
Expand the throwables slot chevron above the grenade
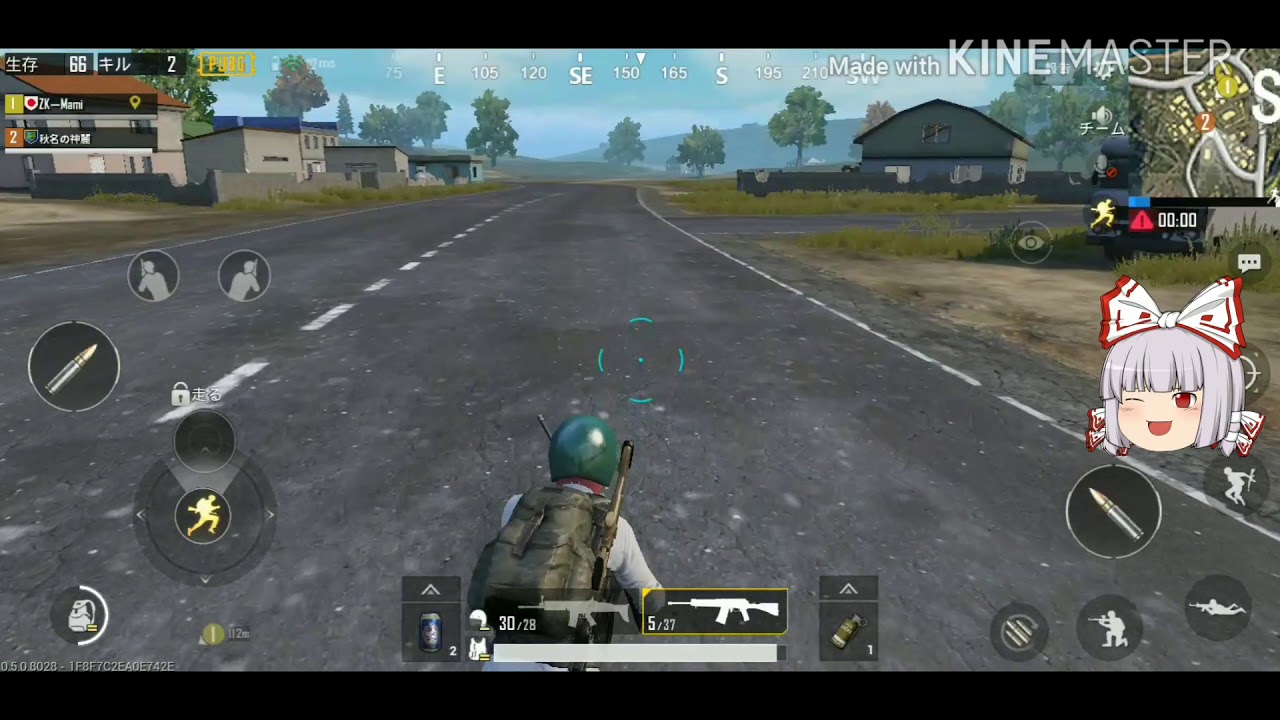pyautogui.click(x=848, y=587)
